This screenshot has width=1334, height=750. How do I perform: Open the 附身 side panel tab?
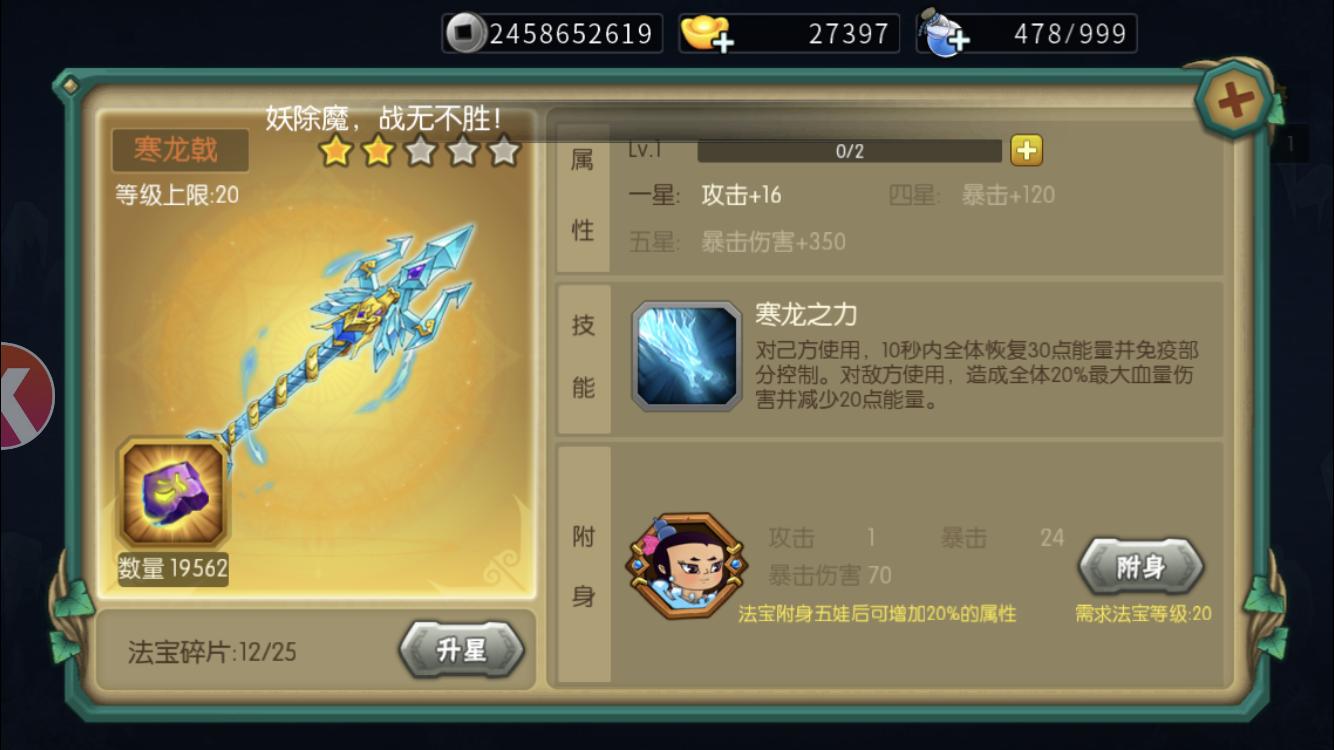(582, 560)
